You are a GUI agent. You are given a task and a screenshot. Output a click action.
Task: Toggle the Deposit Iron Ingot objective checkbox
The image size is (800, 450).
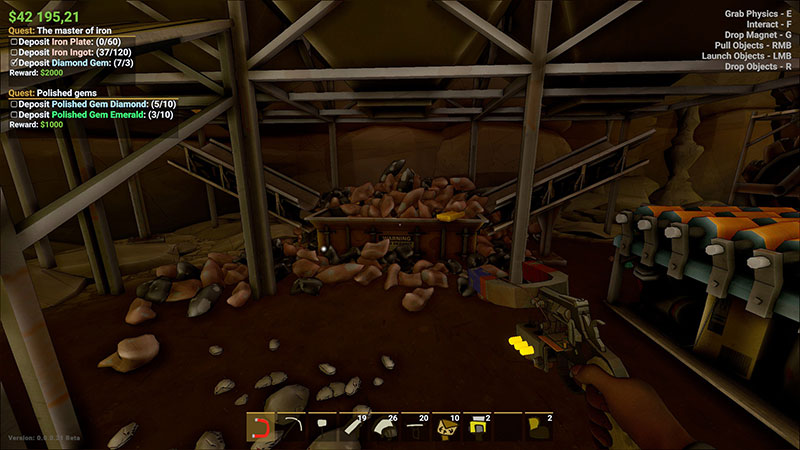(12, 52)
